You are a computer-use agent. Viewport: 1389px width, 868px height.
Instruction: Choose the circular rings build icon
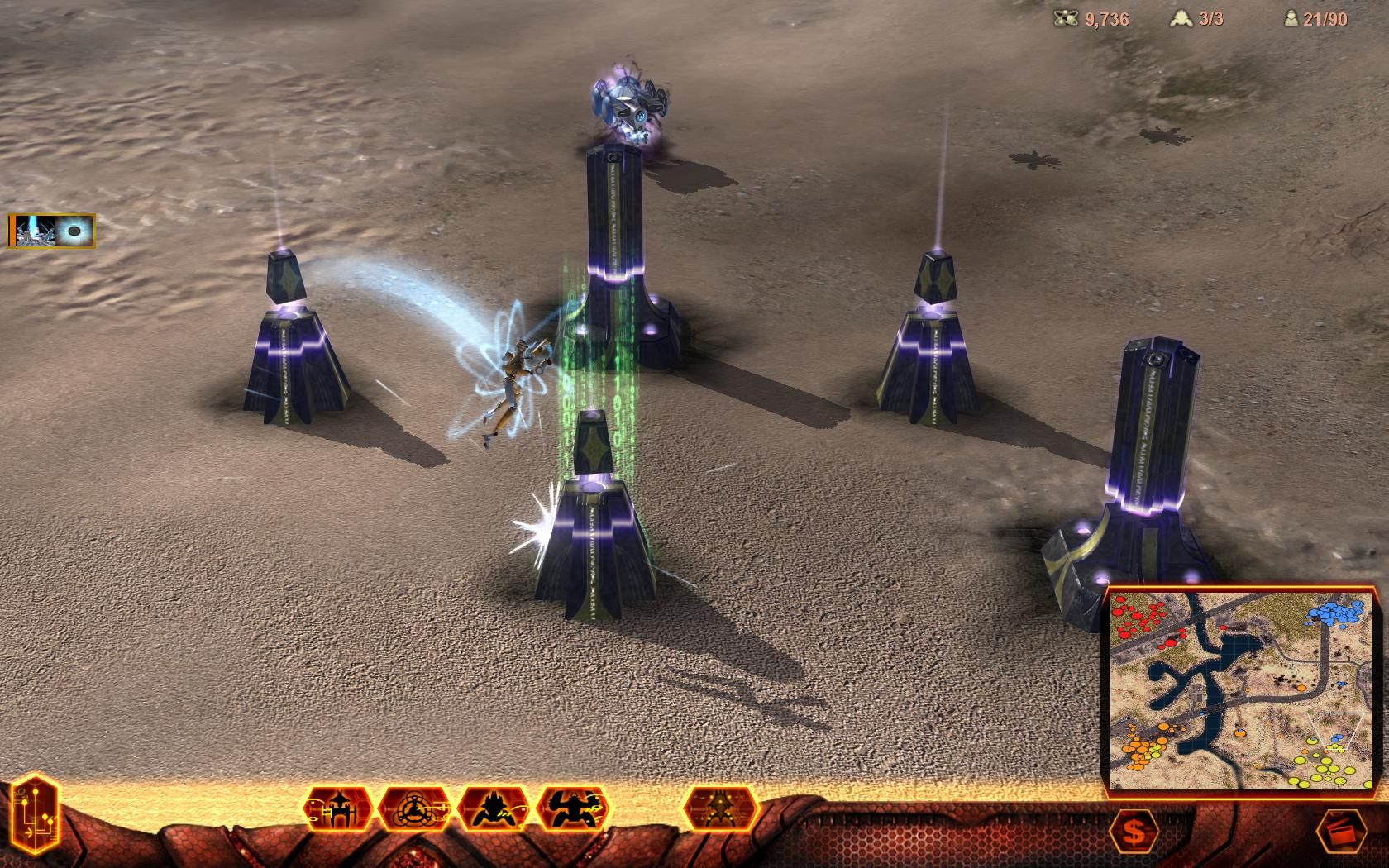(x=415, y=808)
